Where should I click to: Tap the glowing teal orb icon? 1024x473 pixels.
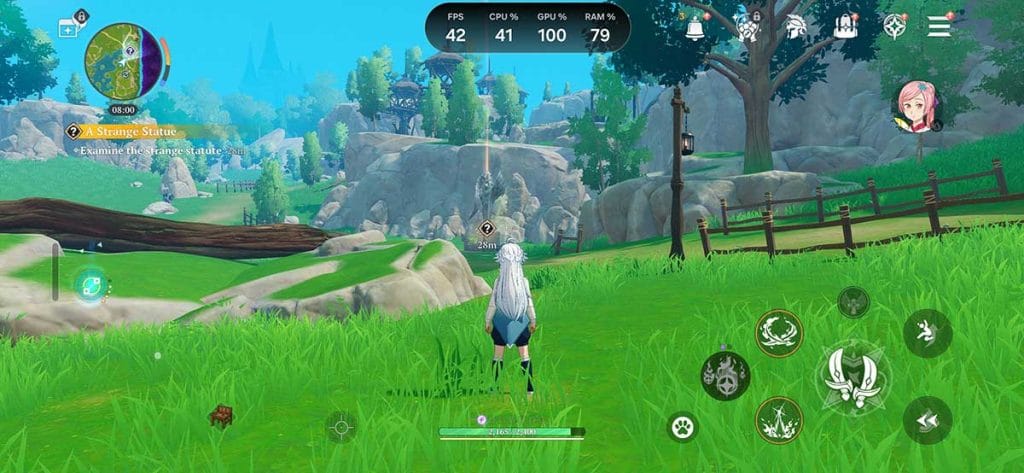[x=91, y=285]
